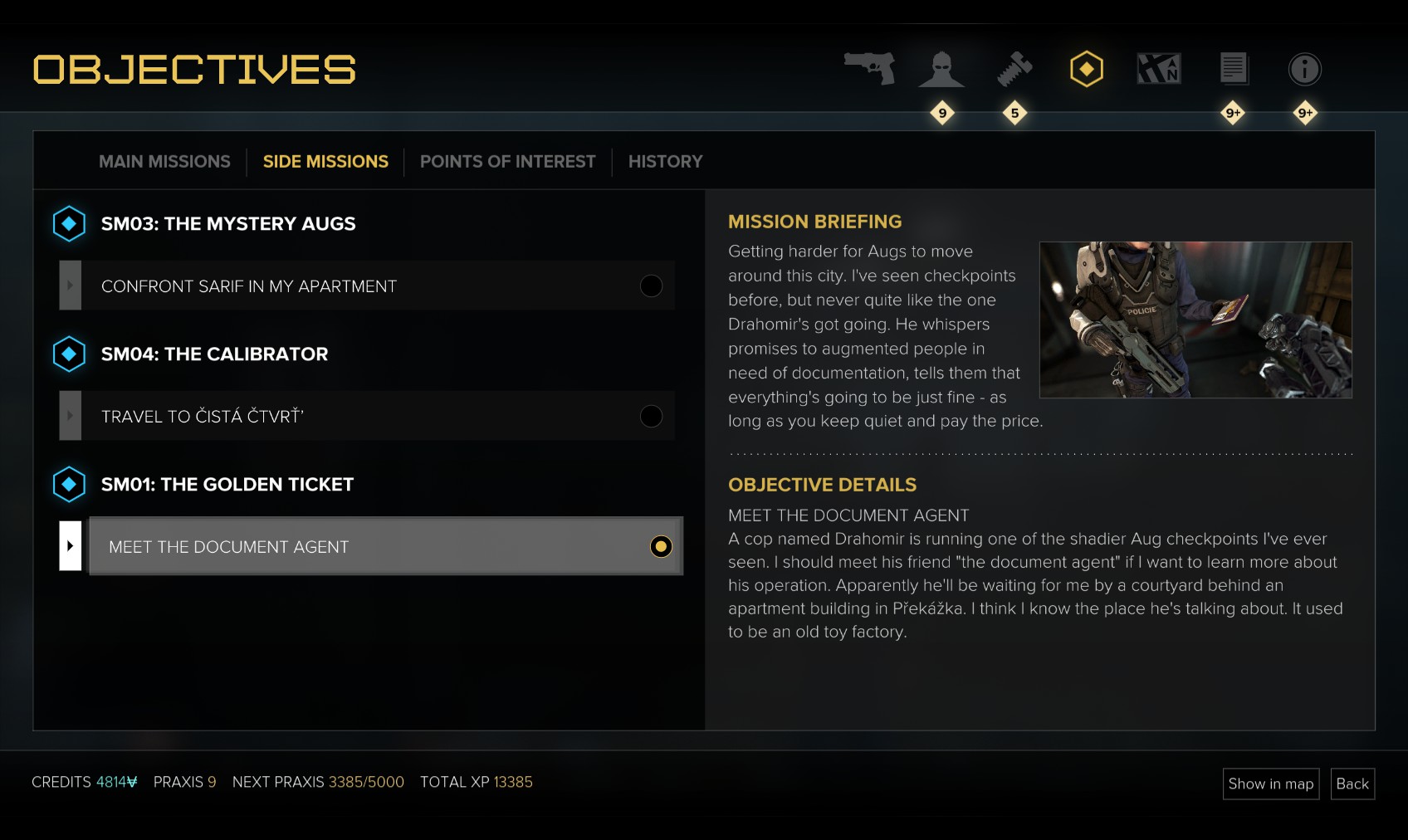Select the Side Missions tab

[325, 162]
